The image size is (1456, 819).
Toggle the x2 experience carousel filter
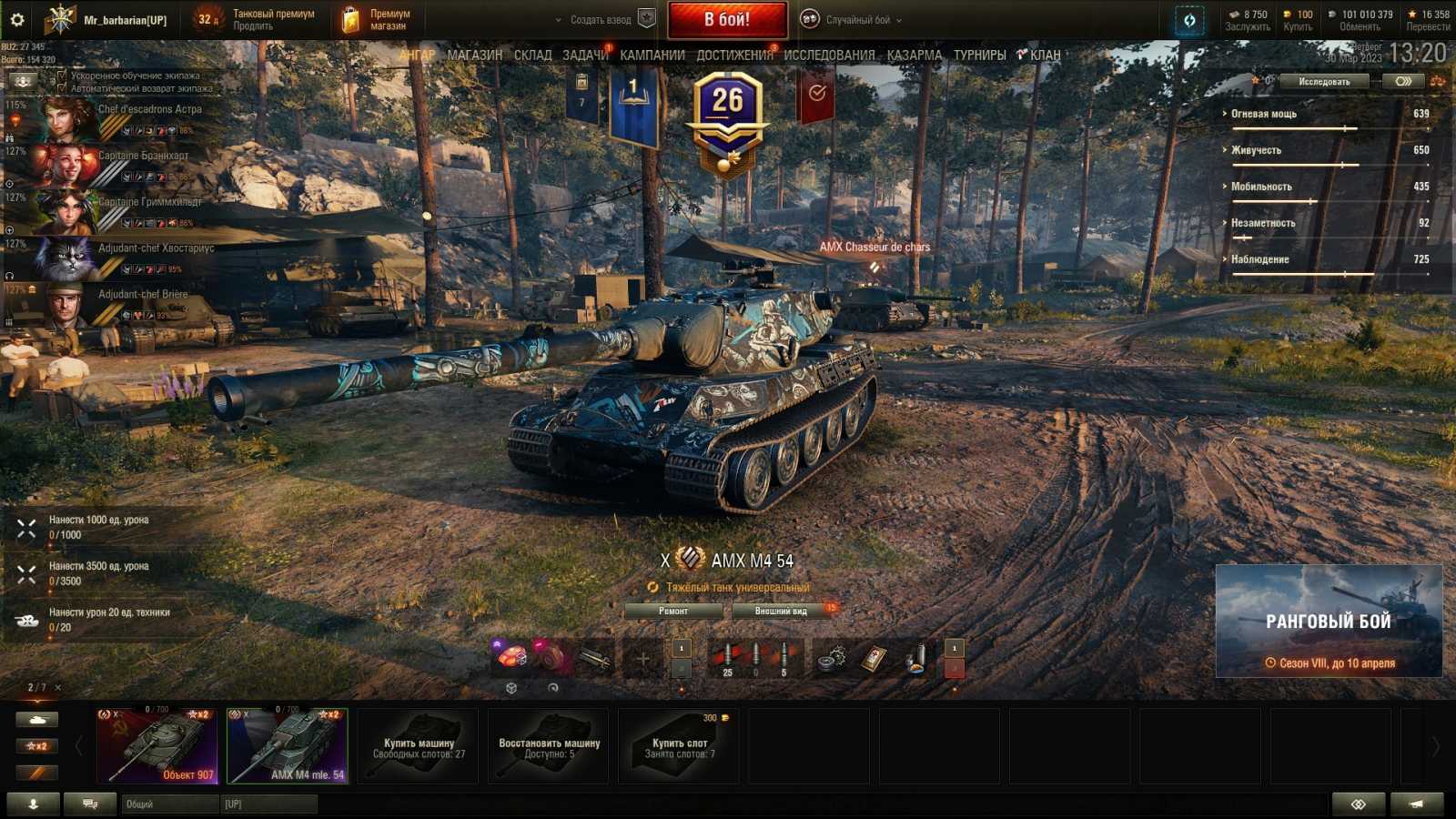point(36,745)
